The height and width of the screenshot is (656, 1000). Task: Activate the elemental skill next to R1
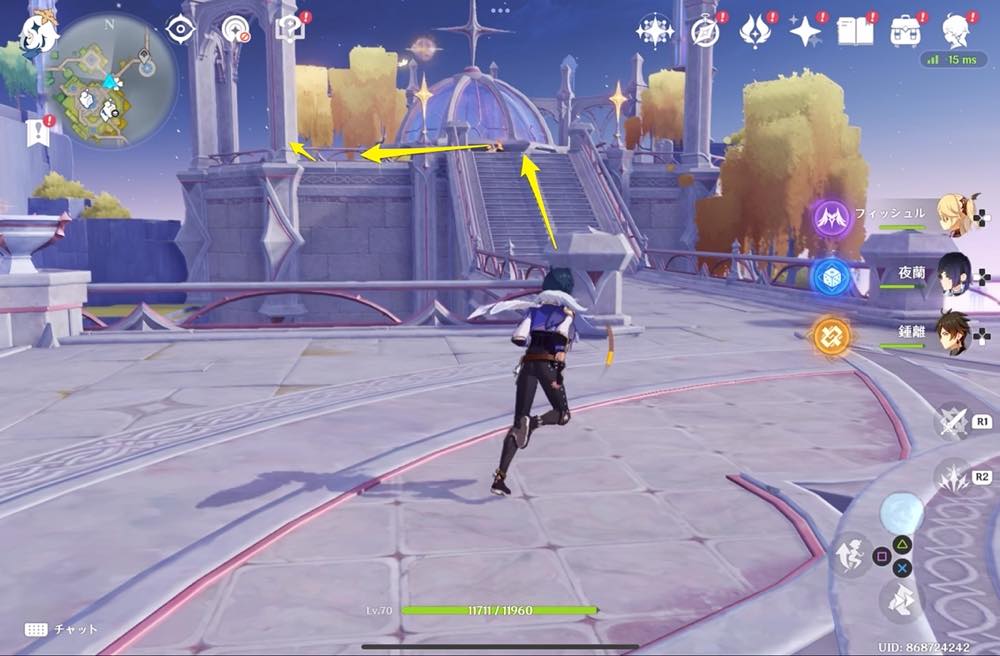tap(952, 421)
